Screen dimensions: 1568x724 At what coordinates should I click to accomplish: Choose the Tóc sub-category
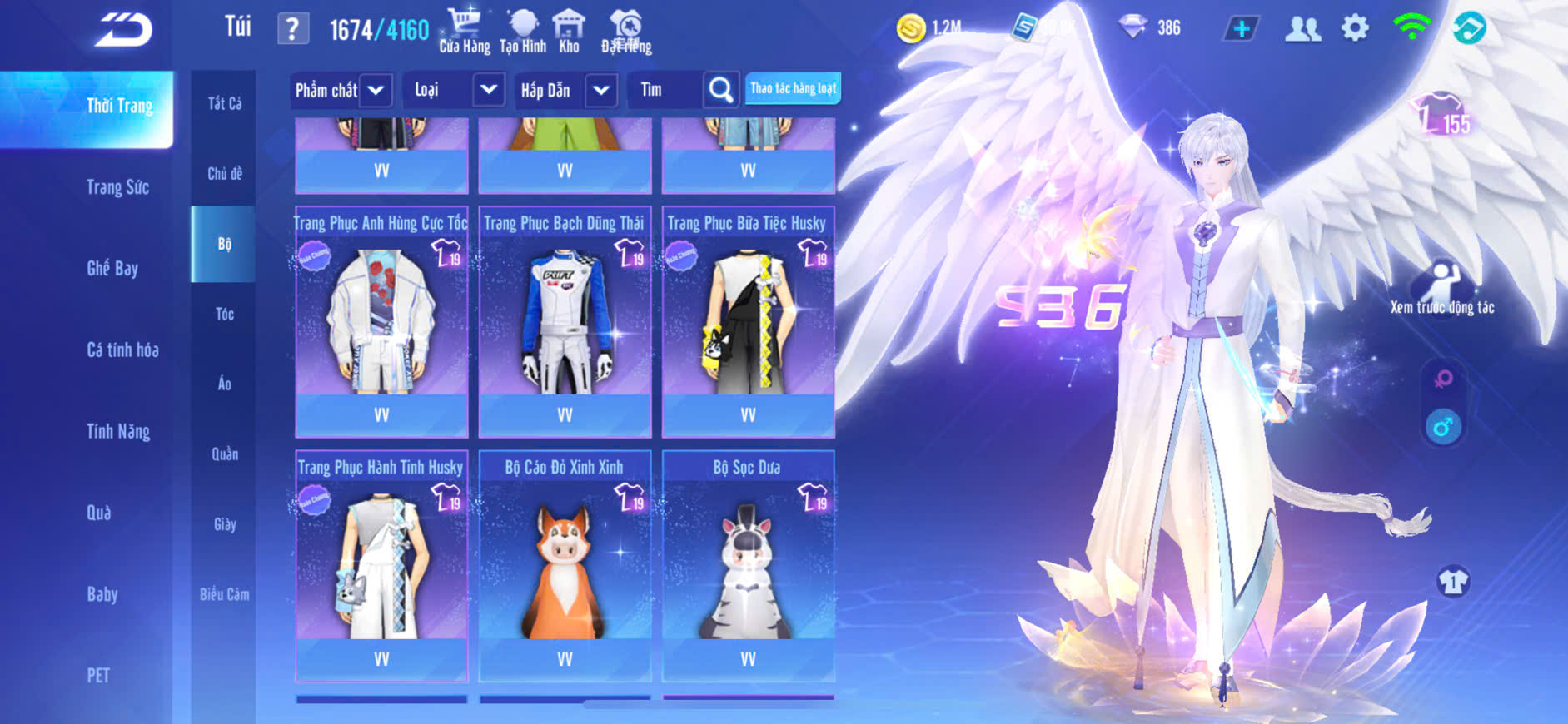pos(224,314)
